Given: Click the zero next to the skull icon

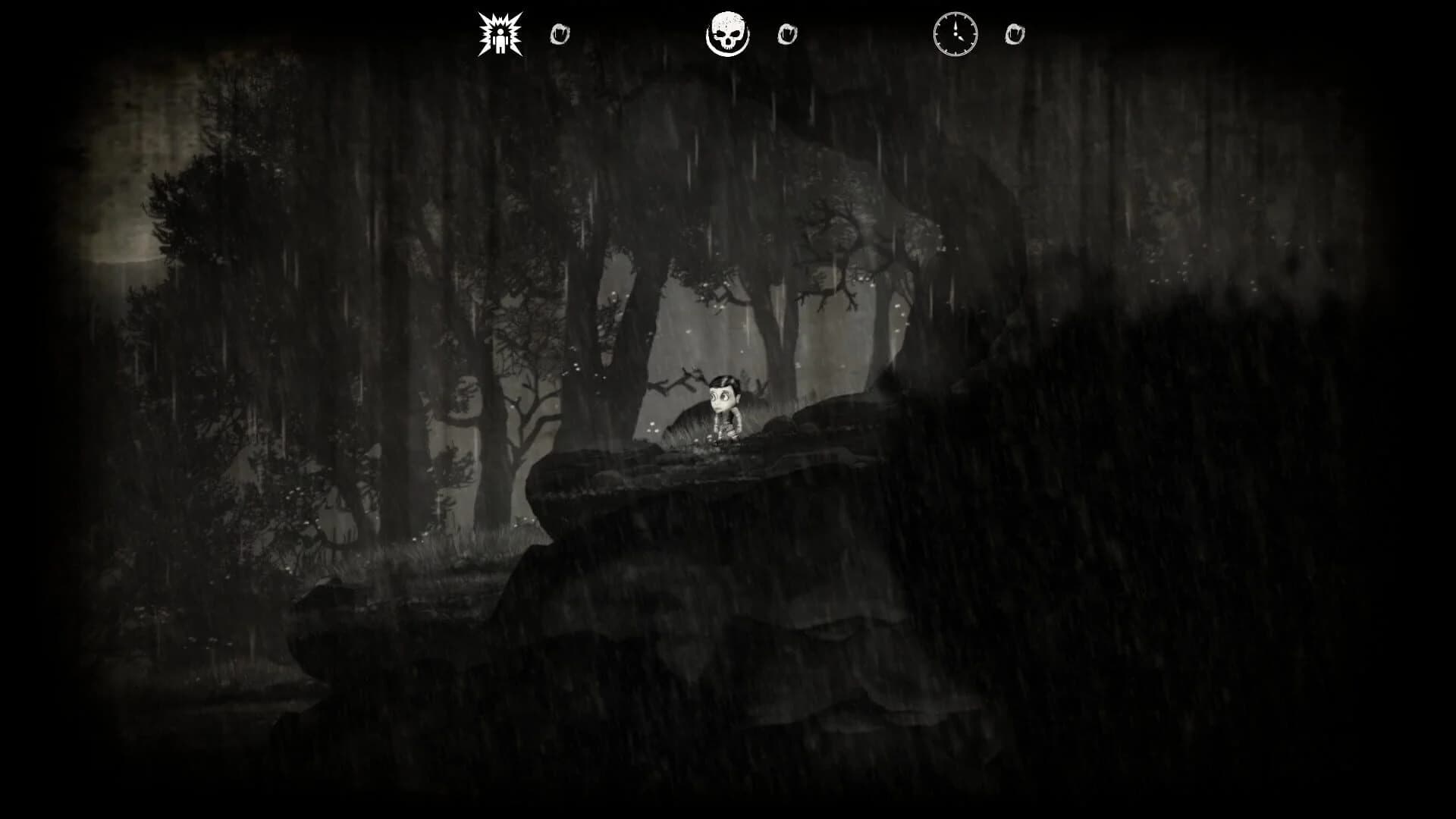Looking at the screenshot, I should (x=786, y=33).
